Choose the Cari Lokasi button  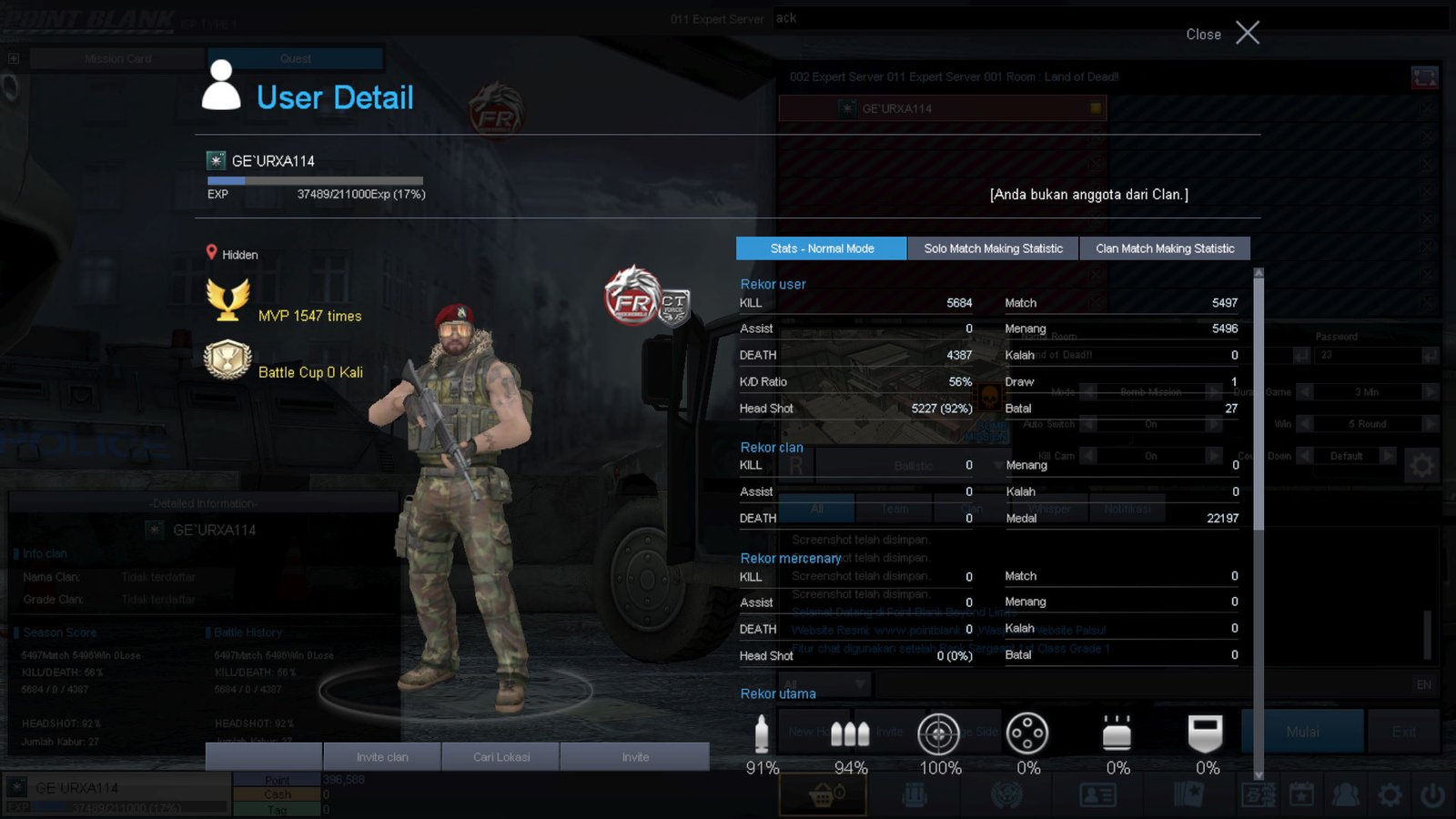tap(501, 757)
